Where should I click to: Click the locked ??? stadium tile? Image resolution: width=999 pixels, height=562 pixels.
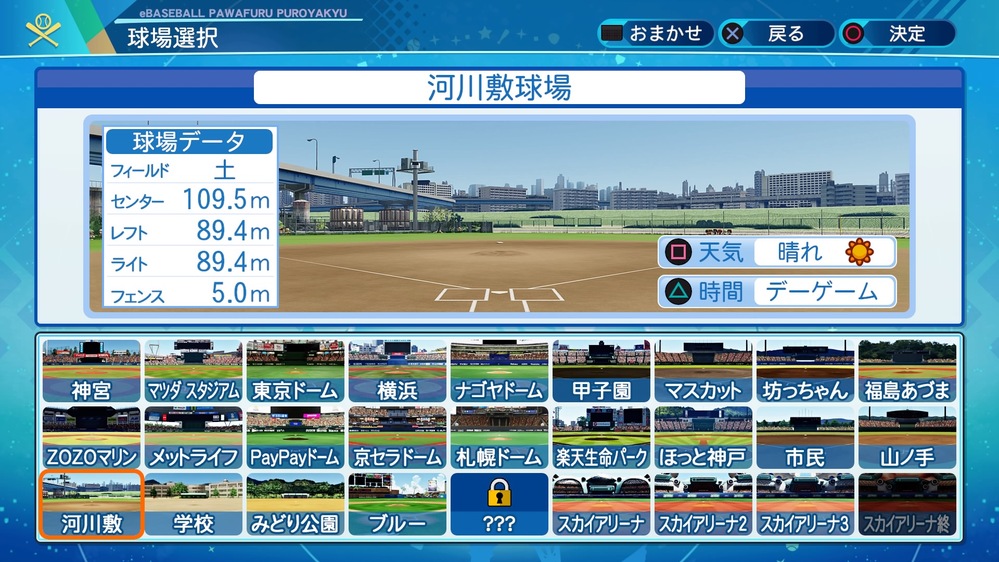(x=499, y=505)
